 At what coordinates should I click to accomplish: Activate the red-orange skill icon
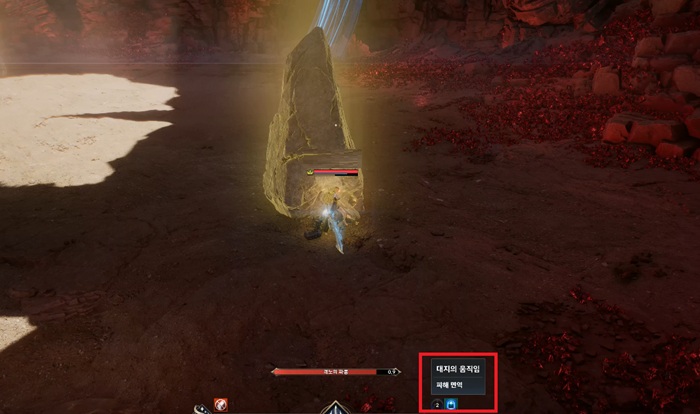(x=220, y=405)
